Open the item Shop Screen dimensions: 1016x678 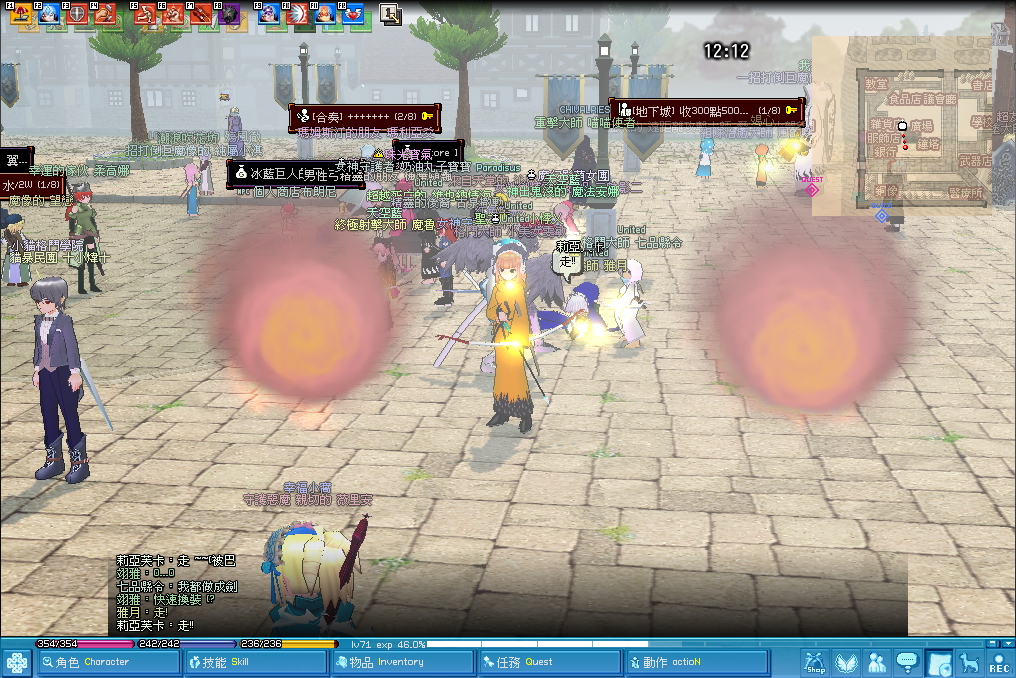tap(815, 662)
